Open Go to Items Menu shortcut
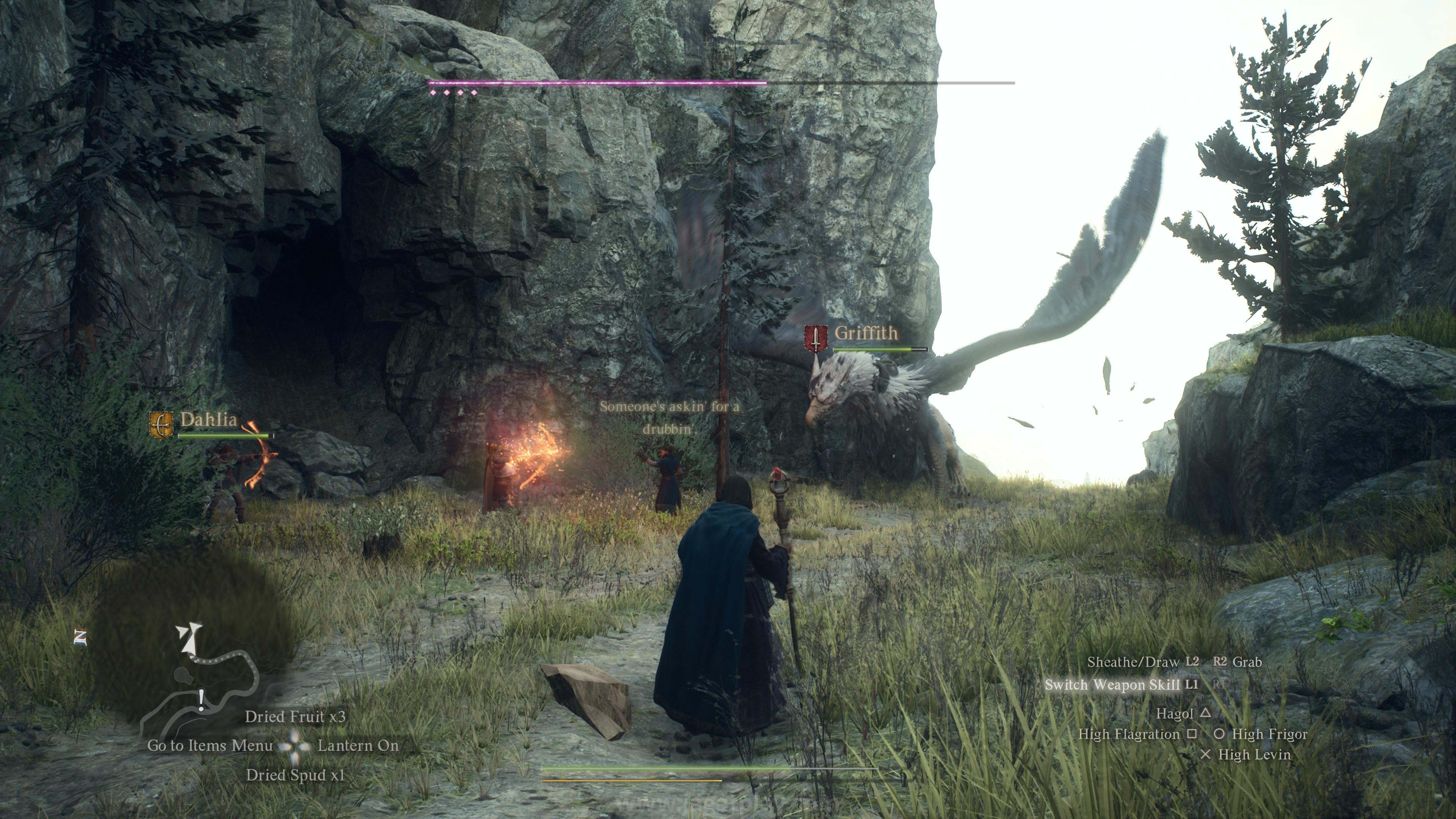The image size is (1456, 819). point(210,745)
